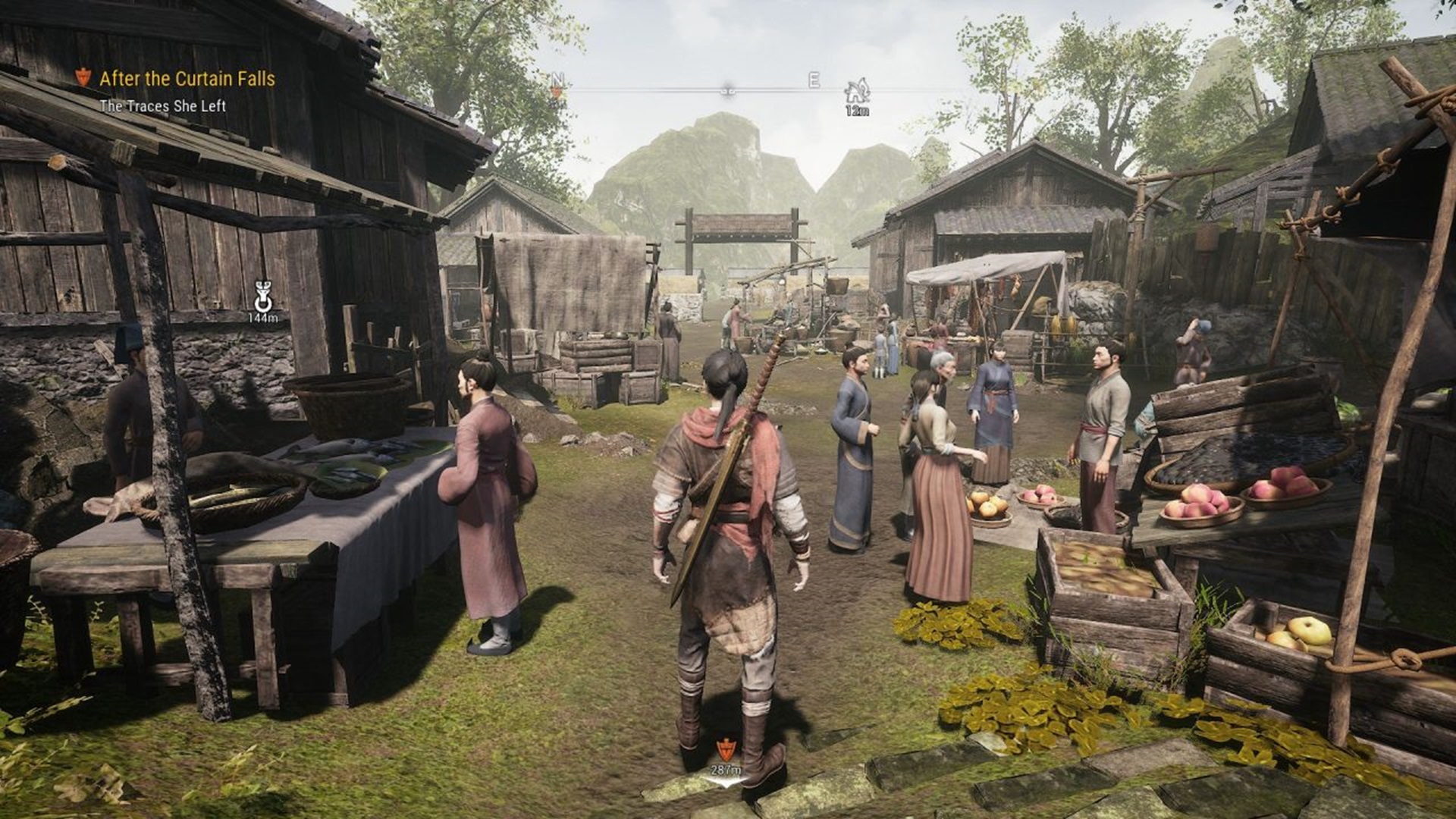Click the N direction letter on the compass
1456x819 pixels.
559,78
